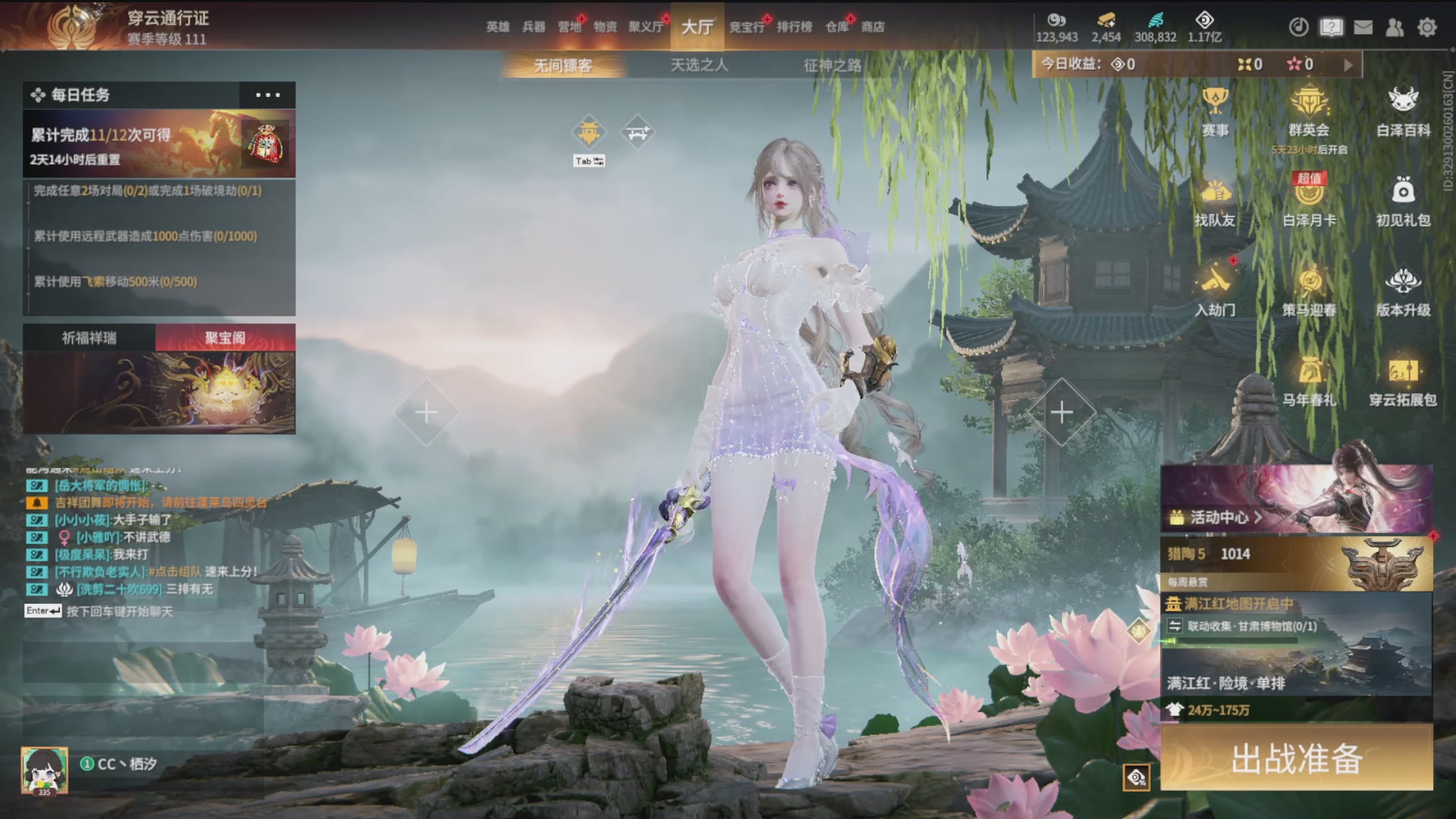Expand the daily tasks three-dot menu
The width and height of the screenshot is (1456, 819).
point(268,96)
